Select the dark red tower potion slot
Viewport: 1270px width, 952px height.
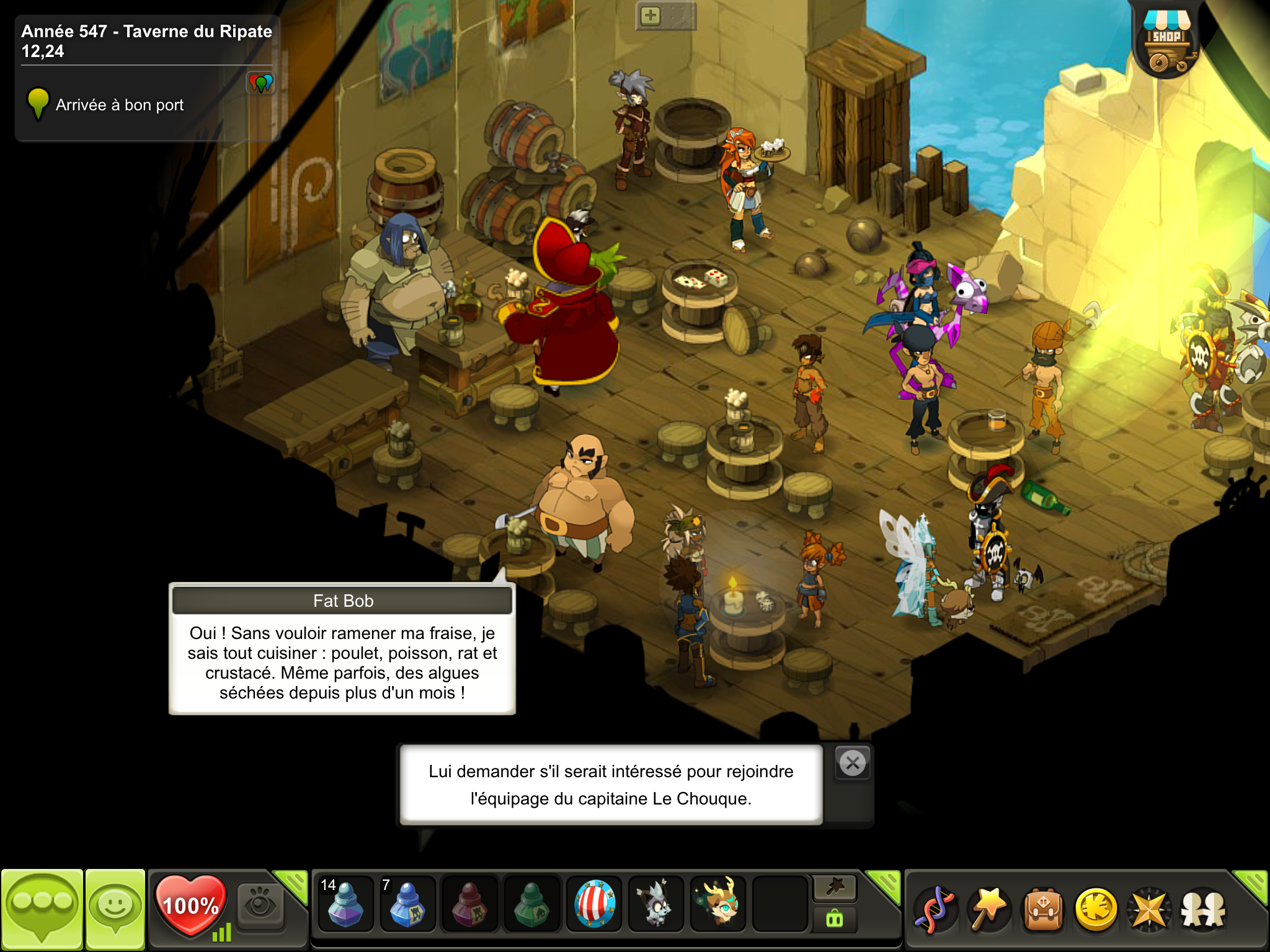click(x=469, y=904)
